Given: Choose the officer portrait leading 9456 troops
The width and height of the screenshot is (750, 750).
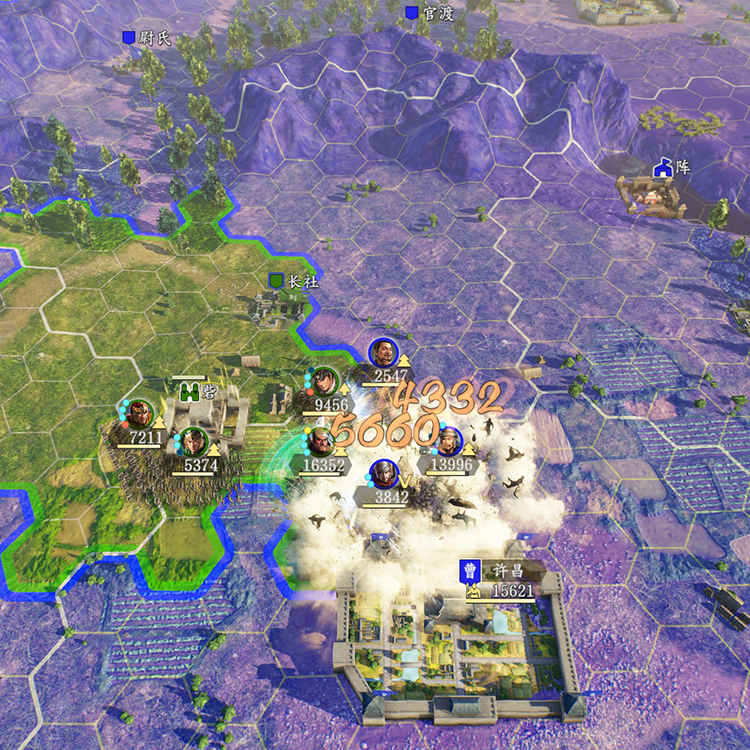Looking at the screenshot, I should pos(324,382).
